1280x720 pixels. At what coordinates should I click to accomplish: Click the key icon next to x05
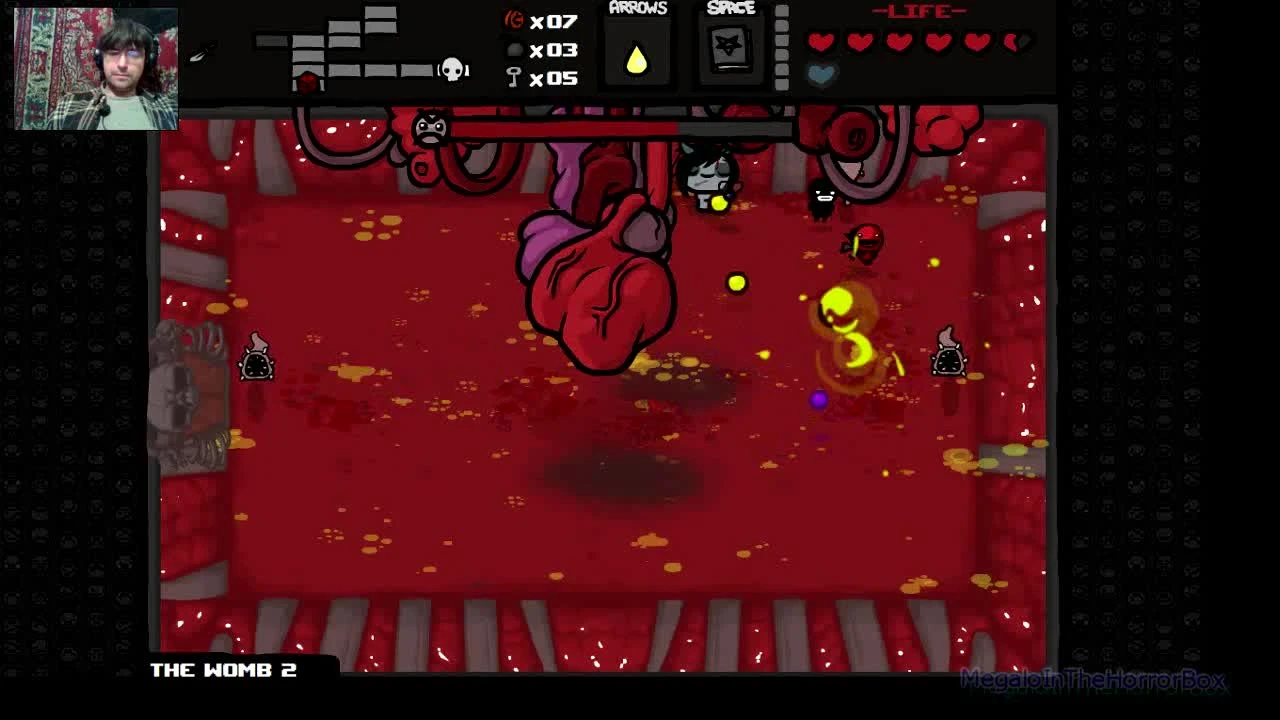(513, 77)
